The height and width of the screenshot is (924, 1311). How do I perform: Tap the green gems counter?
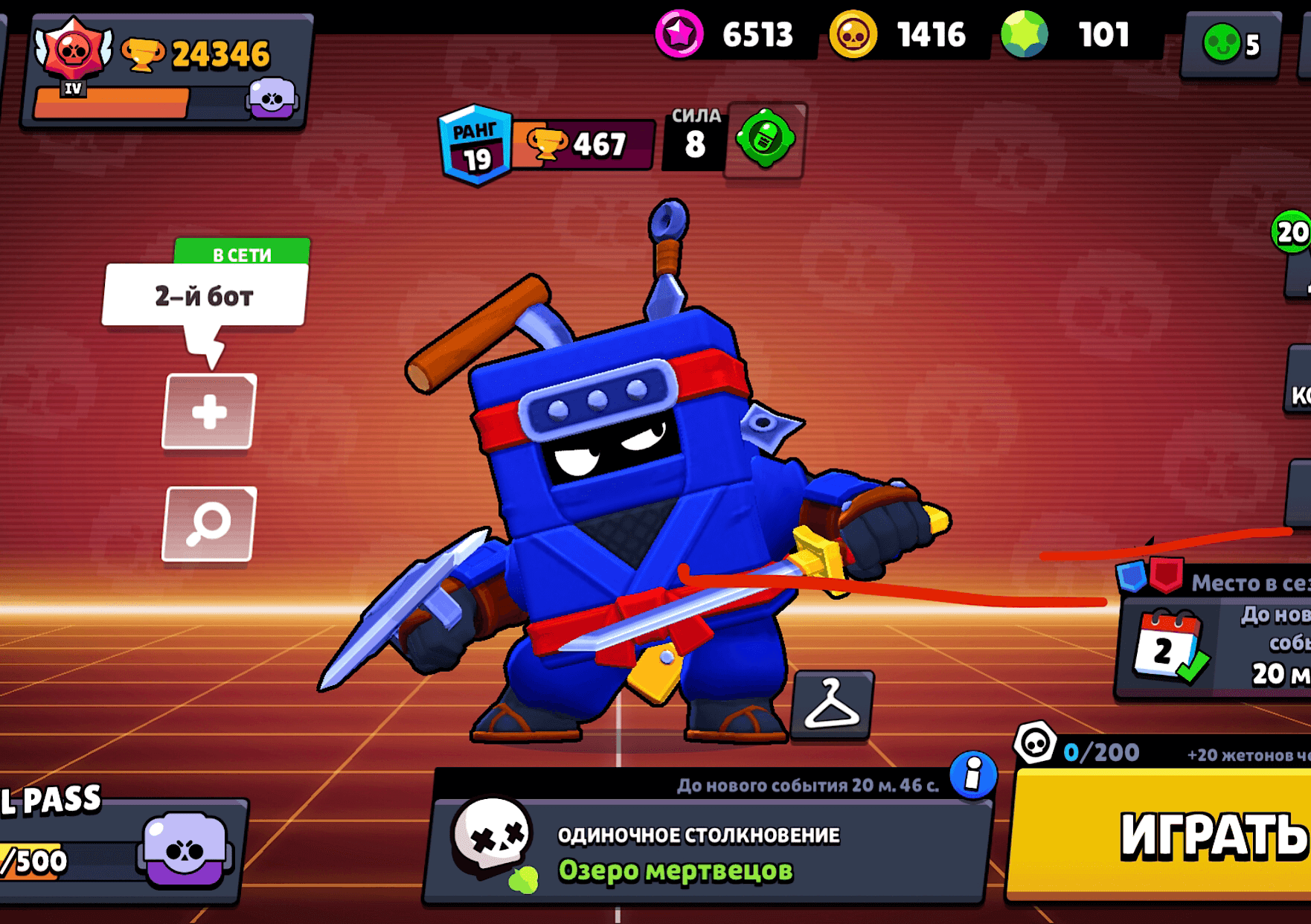(x=1071, y=35)
